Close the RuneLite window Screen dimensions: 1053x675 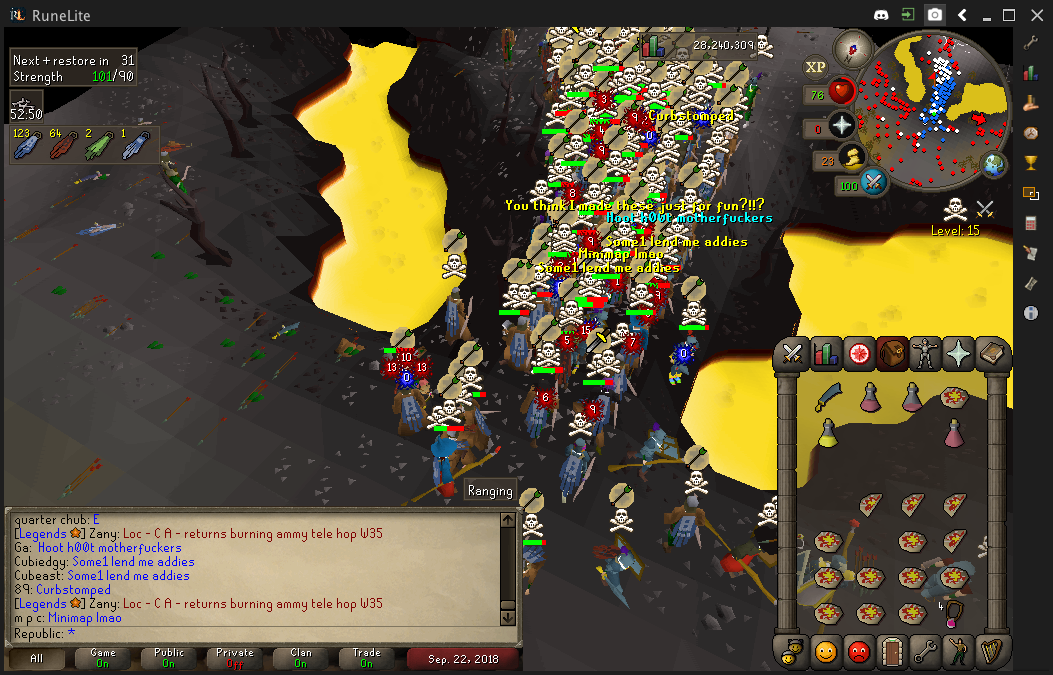(1035, 15)
